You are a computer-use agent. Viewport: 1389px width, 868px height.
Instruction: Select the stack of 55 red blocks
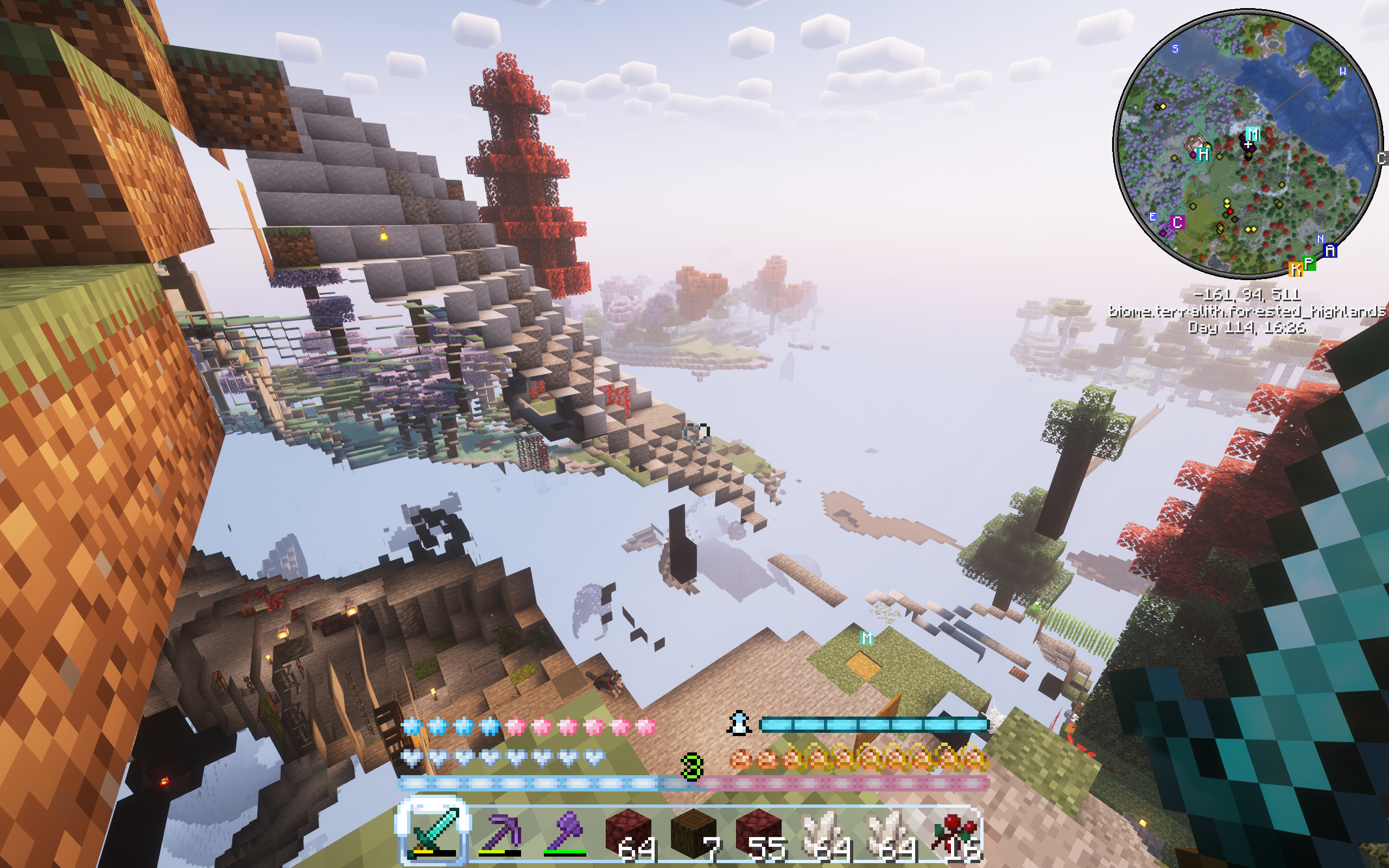pyautogui.click(x=759, y=832)
